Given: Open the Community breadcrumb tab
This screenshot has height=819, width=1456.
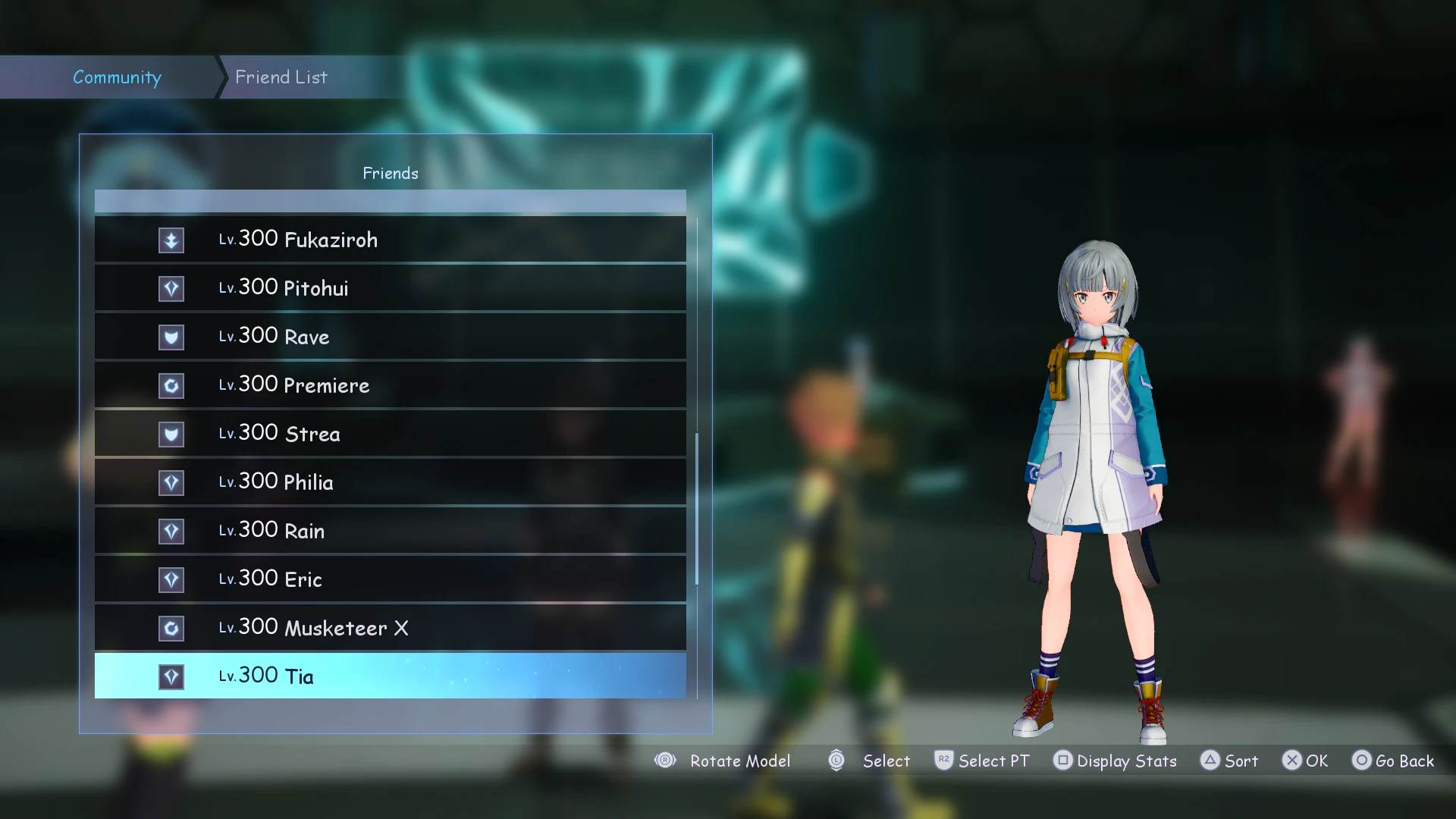Looking at the screenshot, I should tap(117, 77).
